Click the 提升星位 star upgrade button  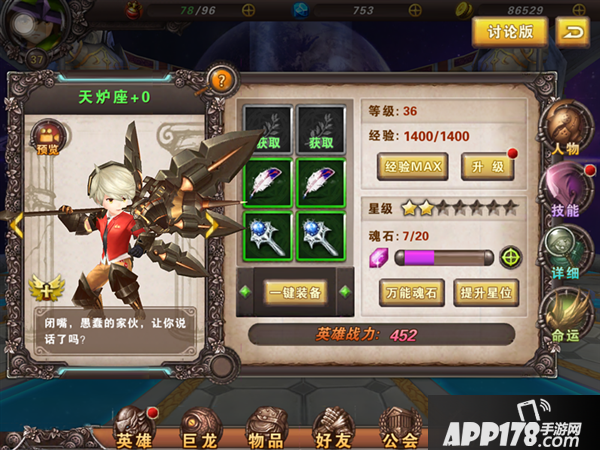point(485,293)
